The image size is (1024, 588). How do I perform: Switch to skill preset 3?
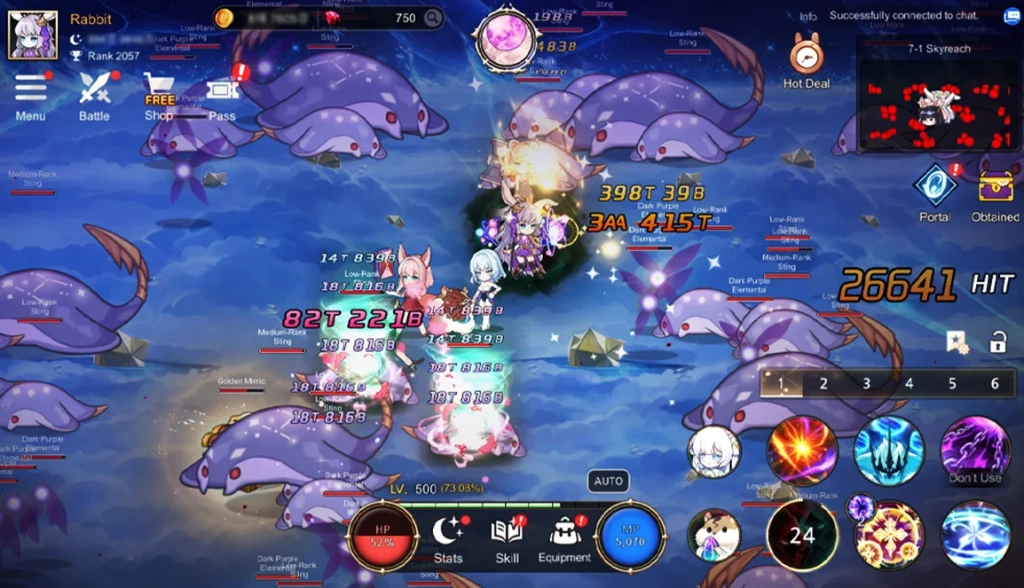click(866, 383)
